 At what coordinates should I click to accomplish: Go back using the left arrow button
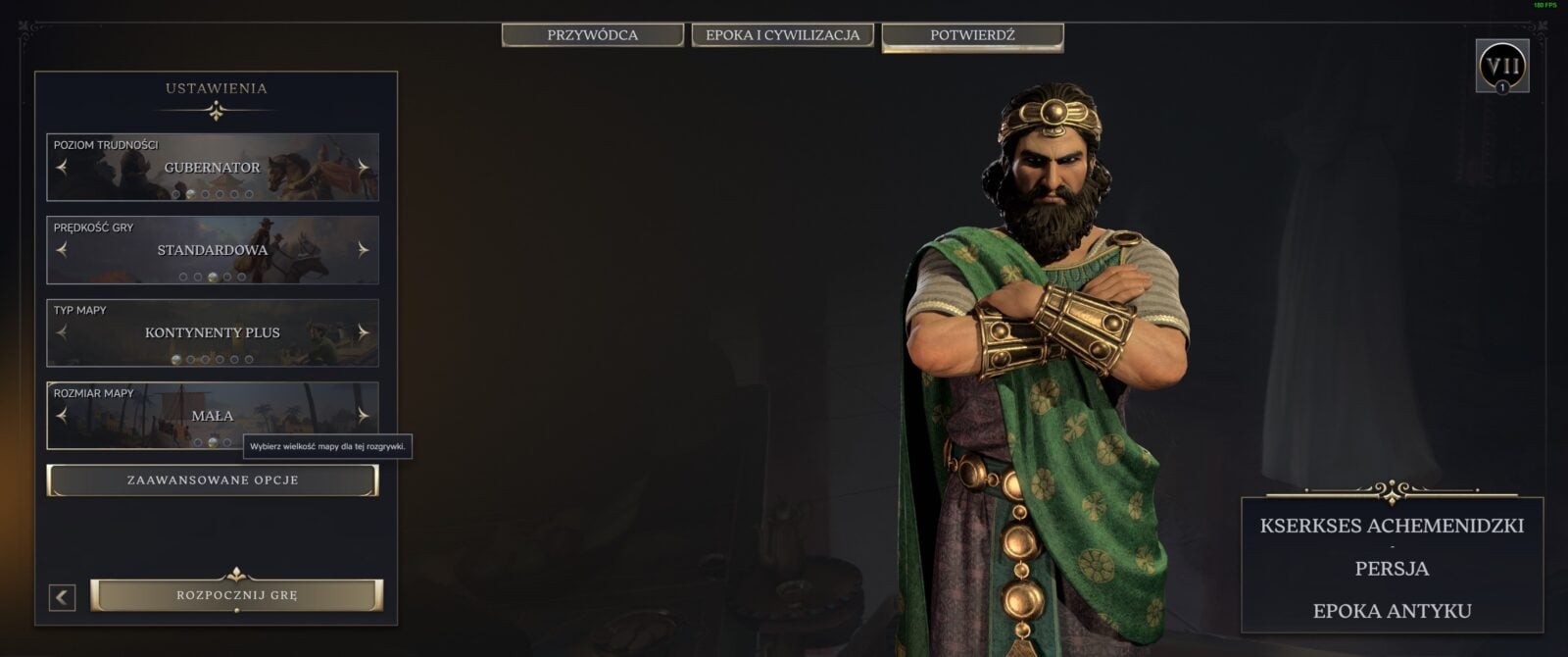pos(62,597)
